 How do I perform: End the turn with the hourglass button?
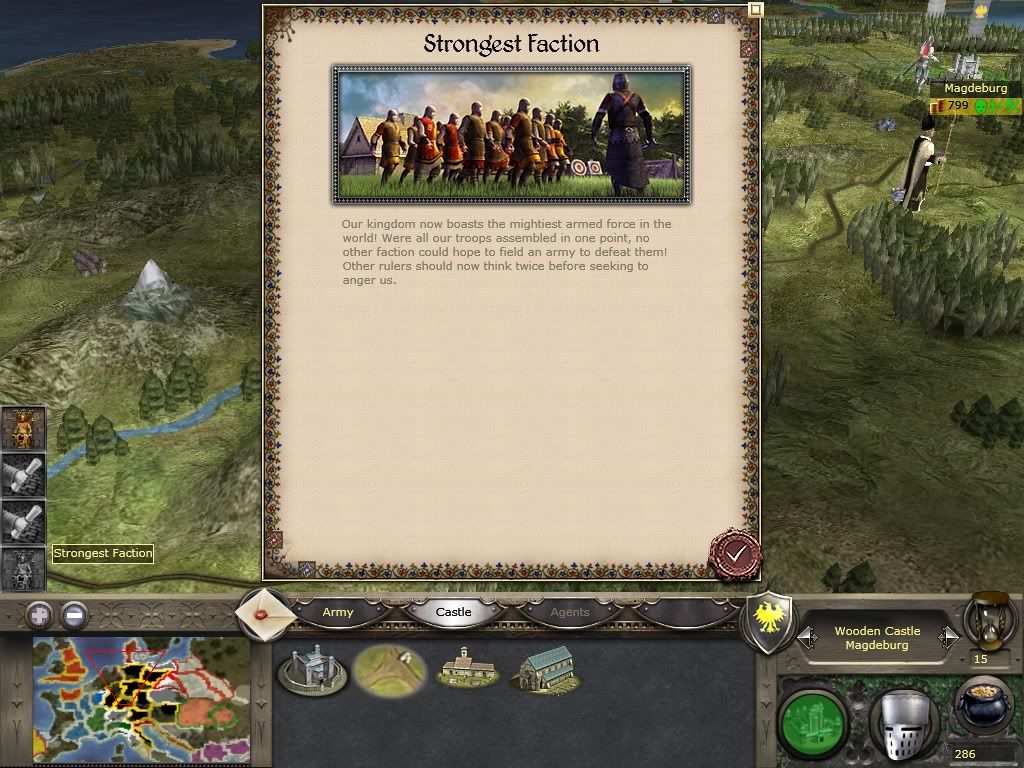(x=988, y=622)
